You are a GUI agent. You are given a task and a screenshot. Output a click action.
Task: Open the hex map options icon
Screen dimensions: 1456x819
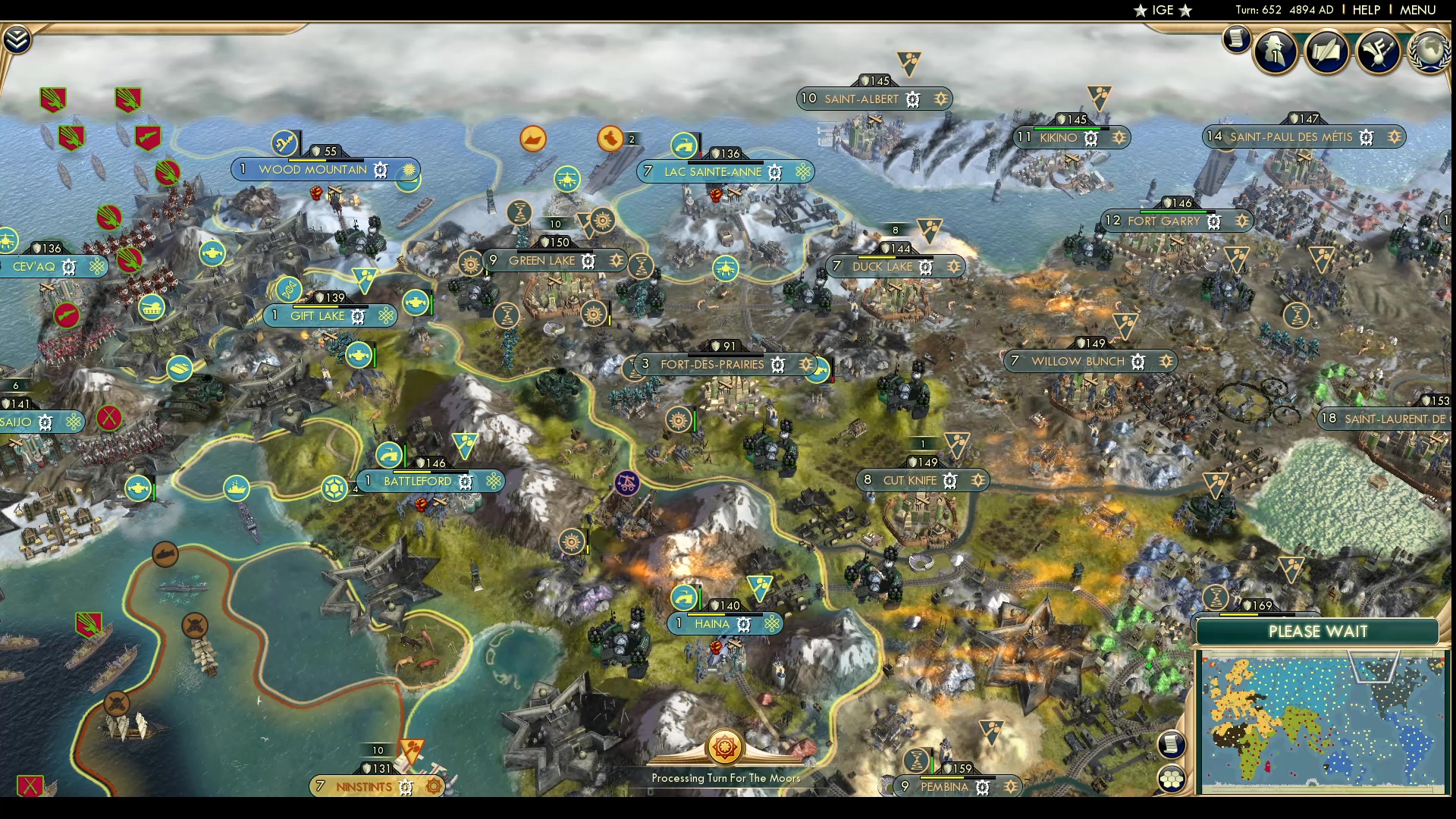[1171, 778]
